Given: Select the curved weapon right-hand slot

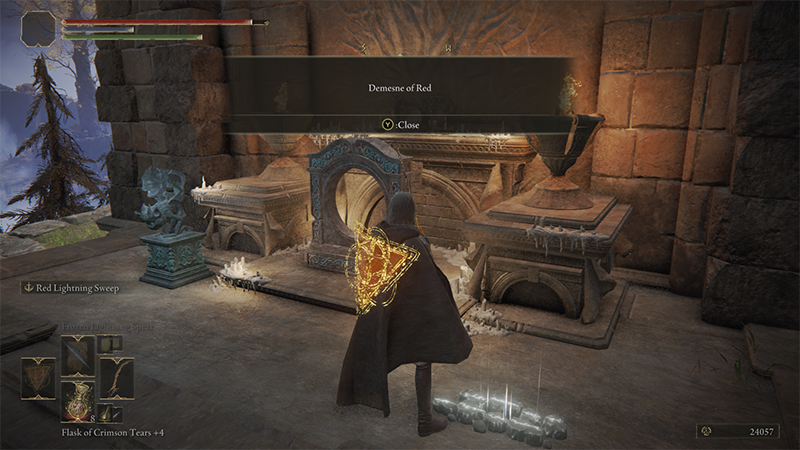Looking at the screenshot, I should [116, 378].
